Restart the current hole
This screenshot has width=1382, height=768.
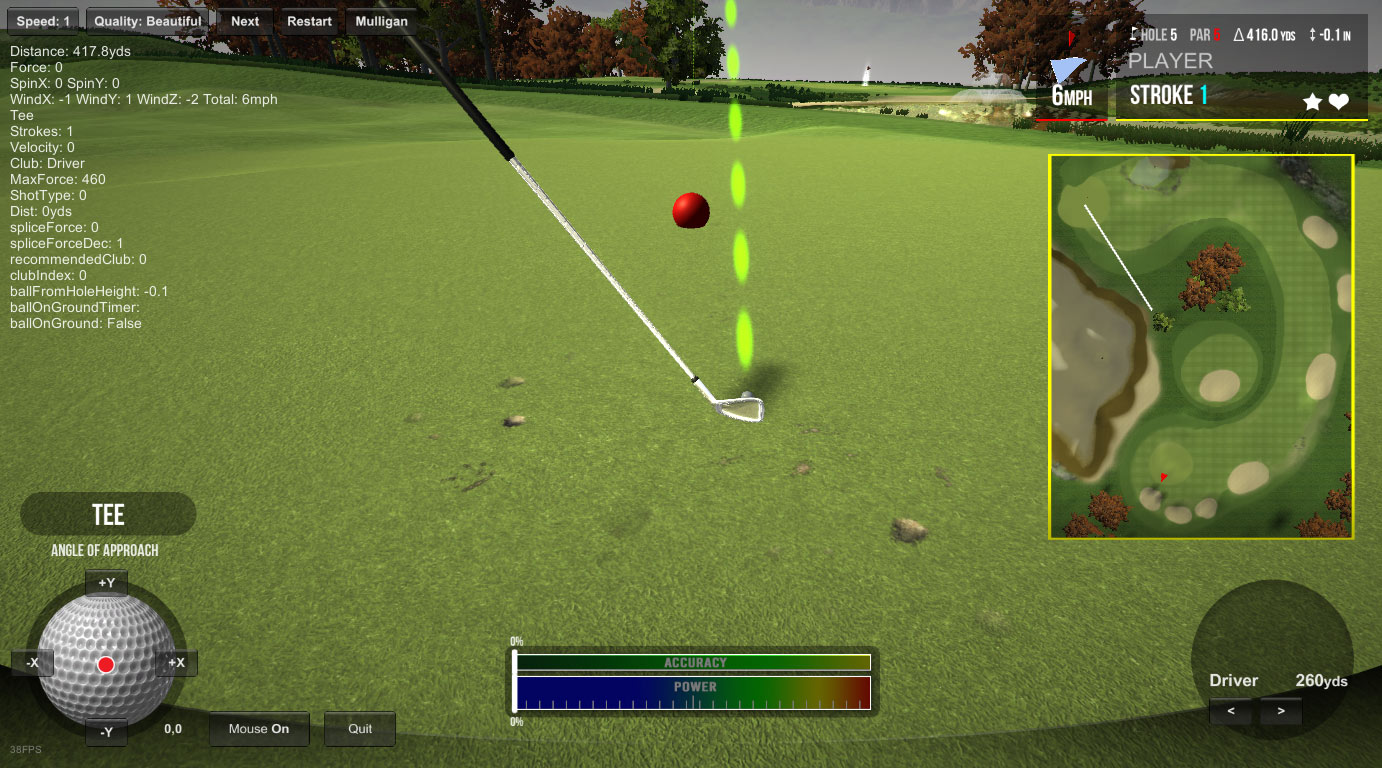coord(309,21)
